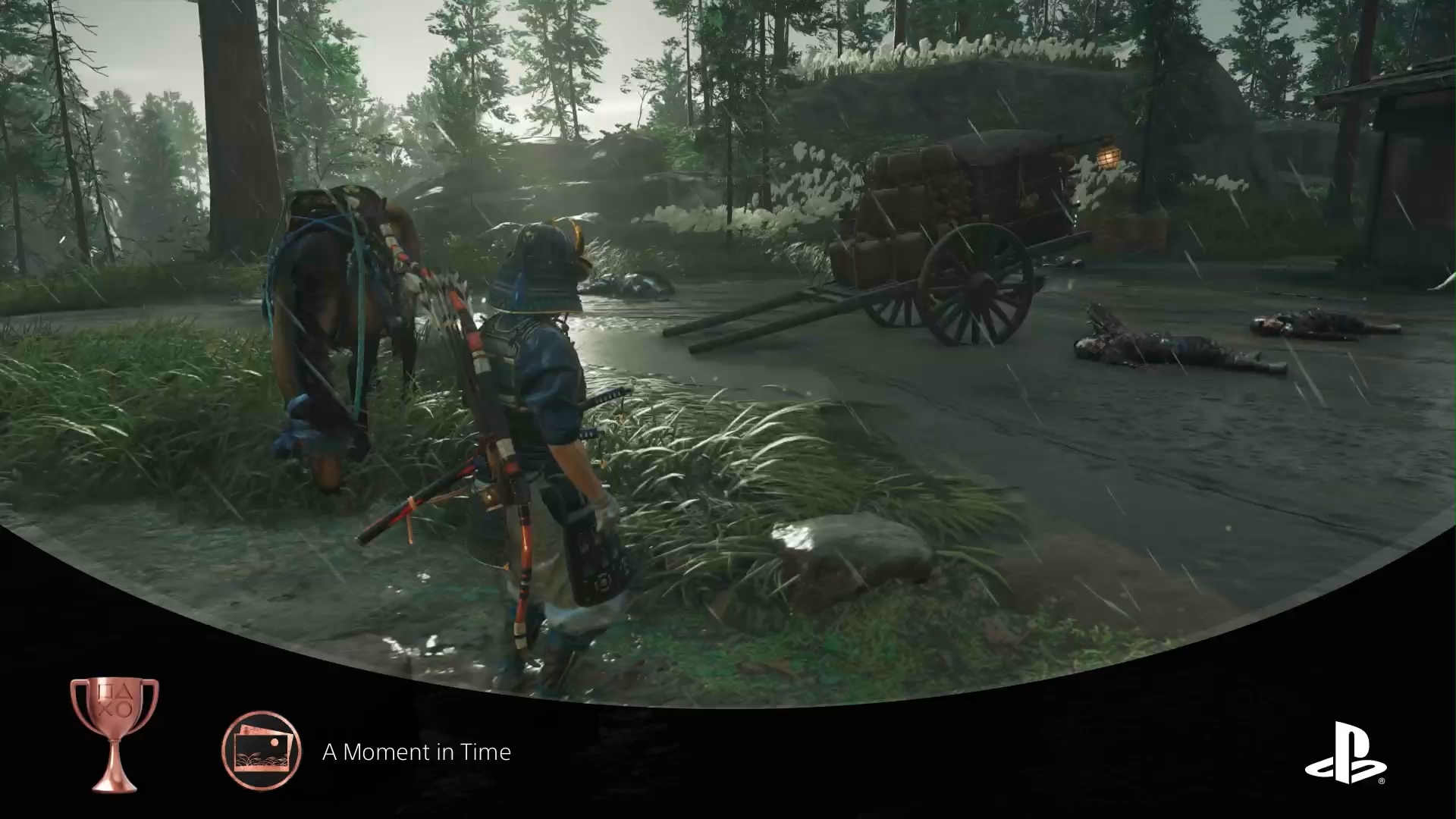The height and width of the screenshot is (819, 1456).
Task: Click the A Moment in Time trophy title
Action: (416, 752)
